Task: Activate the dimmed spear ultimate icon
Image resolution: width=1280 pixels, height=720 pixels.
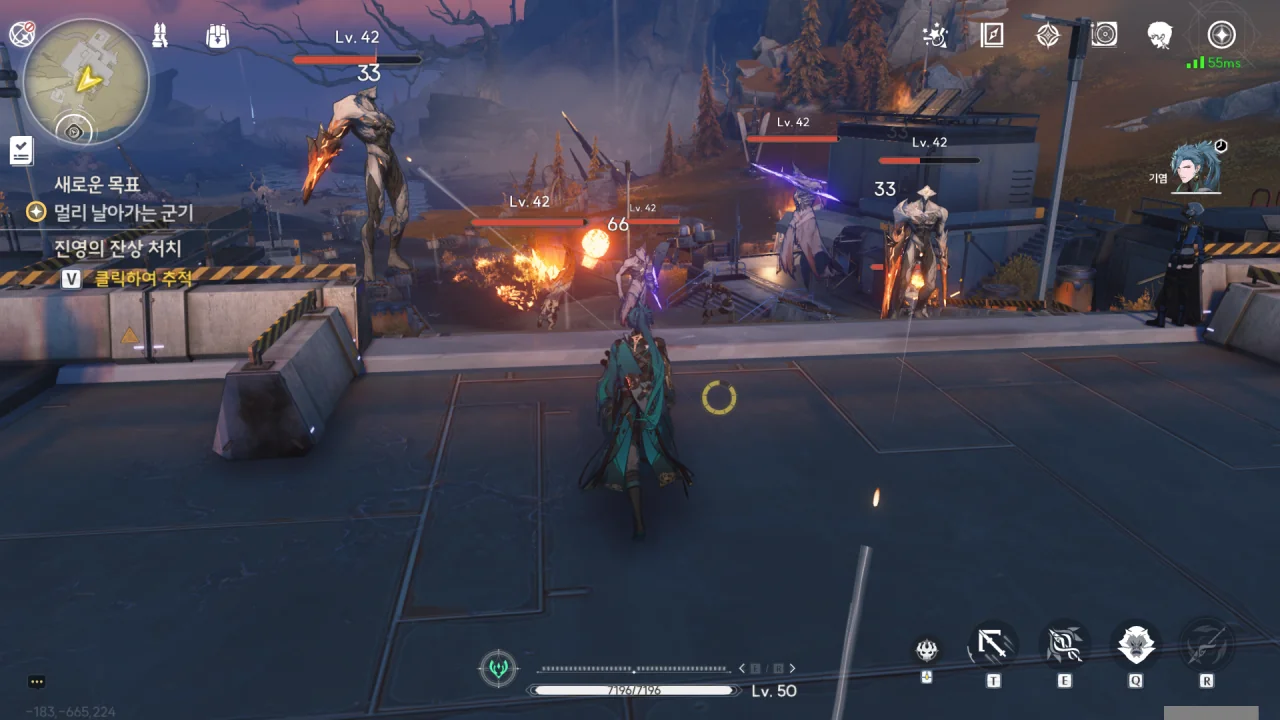Action: tap(1206, 645)
